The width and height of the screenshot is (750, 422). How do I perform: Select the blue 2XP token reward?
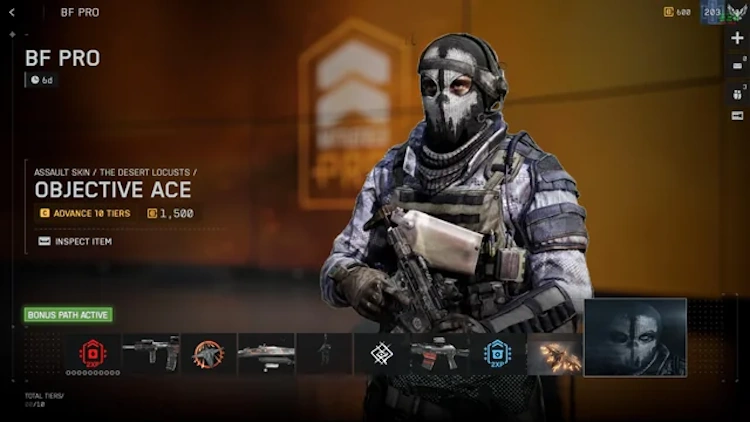coord(497,353)
